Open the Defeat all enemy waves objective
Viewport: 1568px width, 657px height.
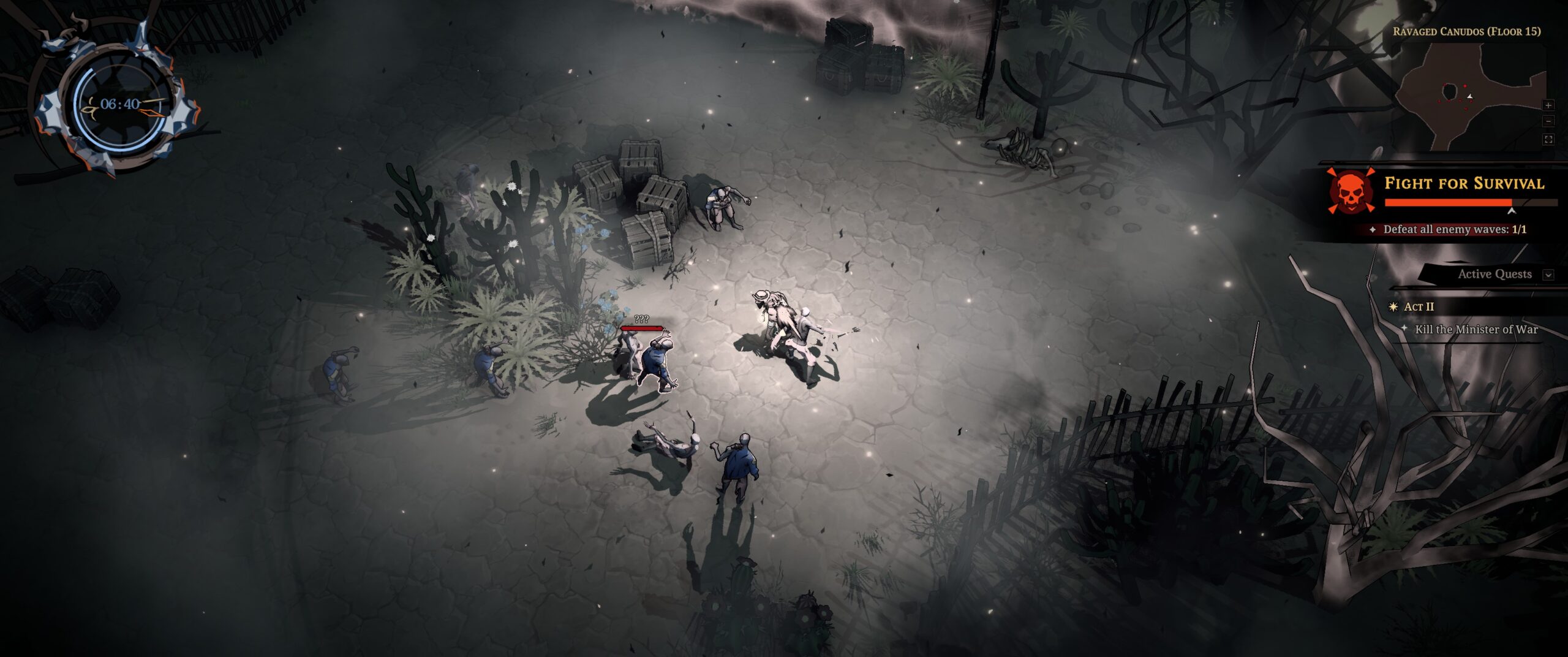(1455, 229)
